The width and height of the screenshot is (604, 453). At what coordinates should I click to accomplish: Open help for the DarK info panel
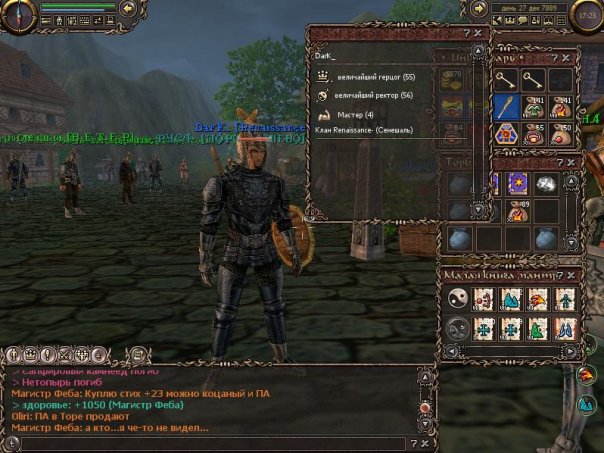click(465, 32)
